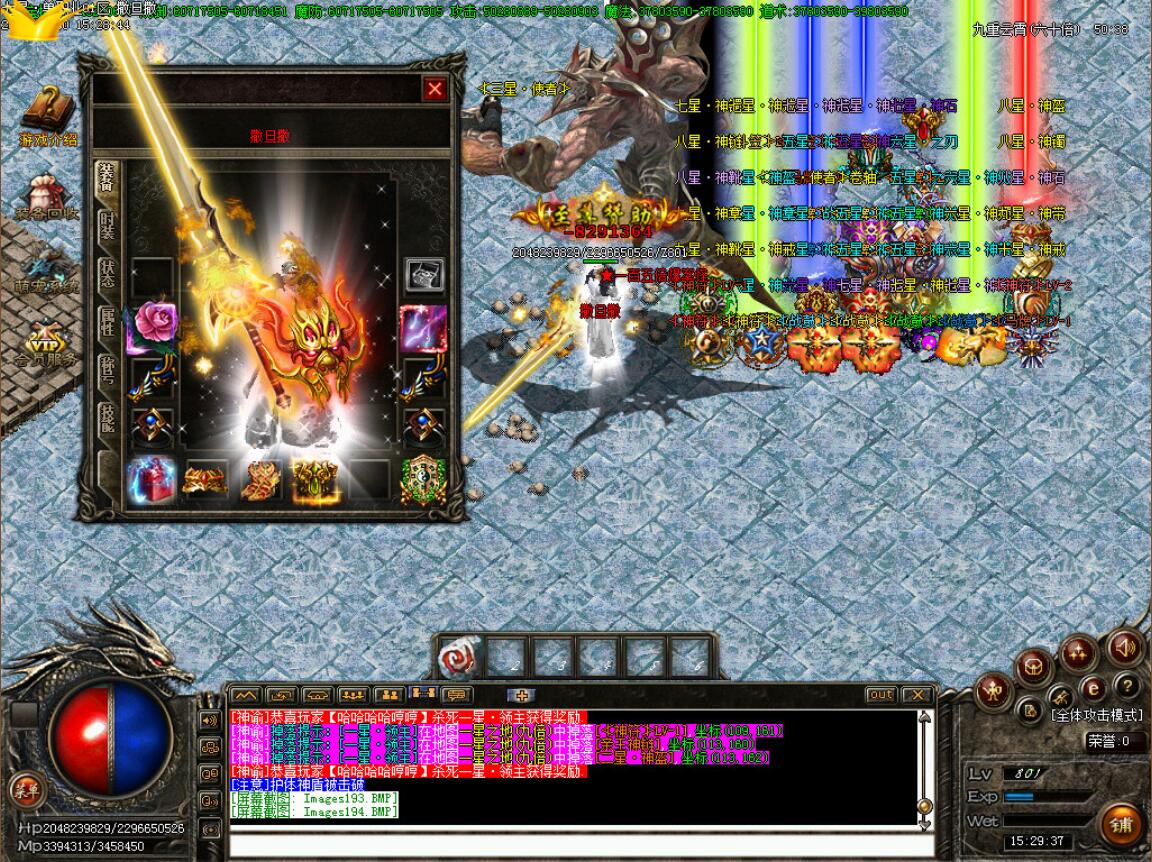Switch to the 时装 (costume) tab

click(106, 226)
